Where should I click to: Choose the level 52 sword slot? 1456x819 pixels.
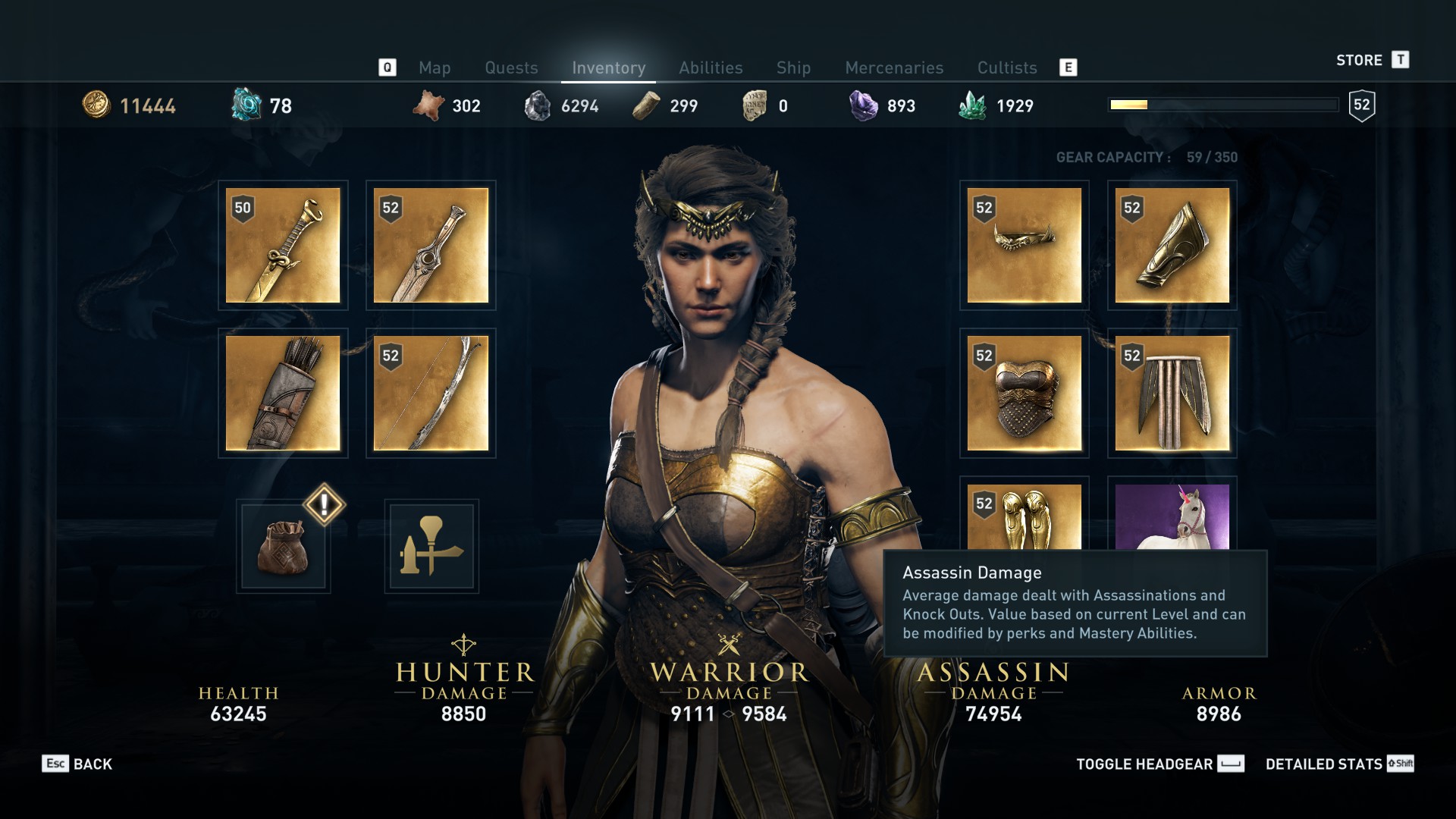tap(431, 245)
